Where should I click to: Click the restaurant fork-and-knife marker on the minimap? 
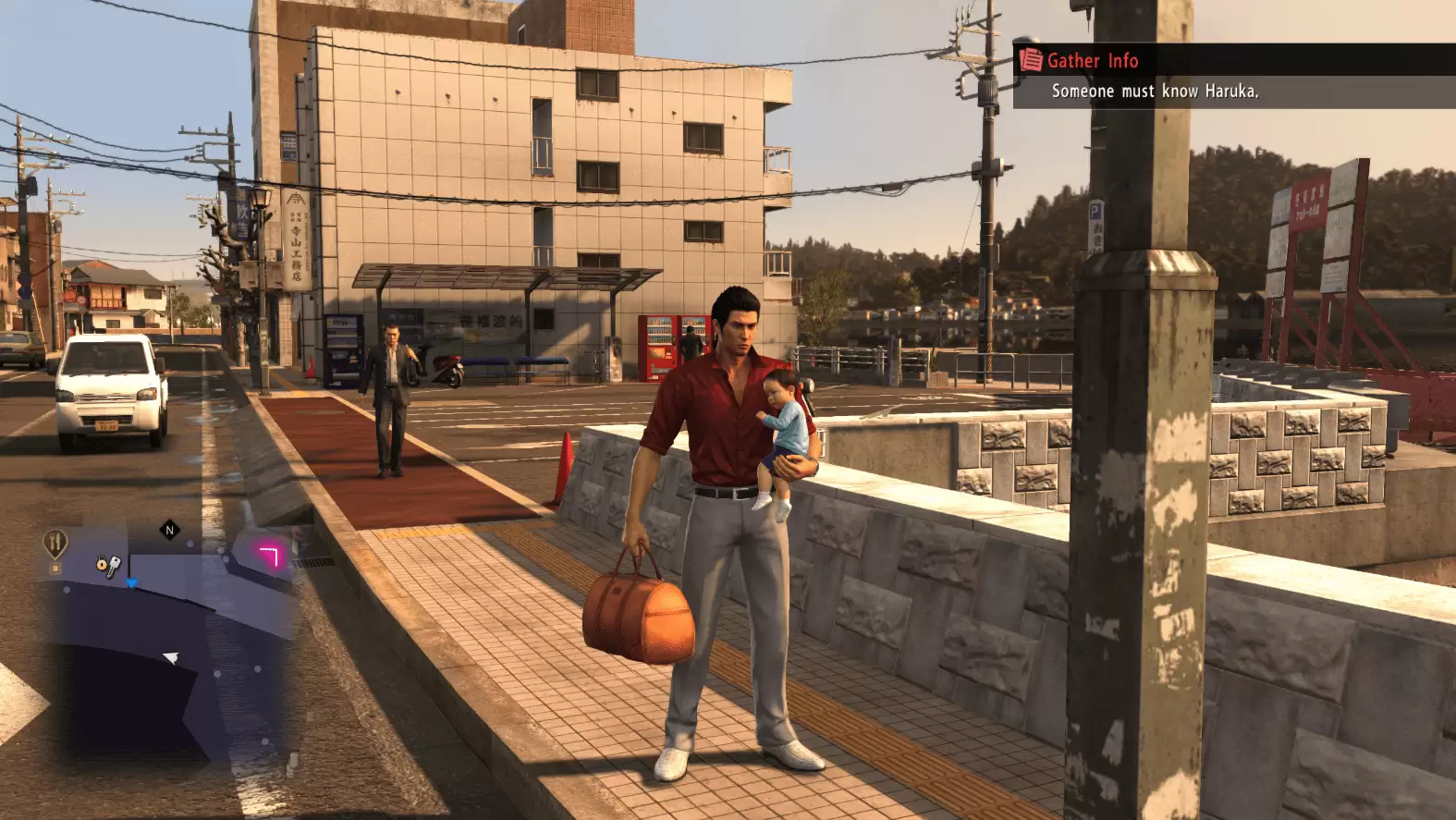click(54, 540)
